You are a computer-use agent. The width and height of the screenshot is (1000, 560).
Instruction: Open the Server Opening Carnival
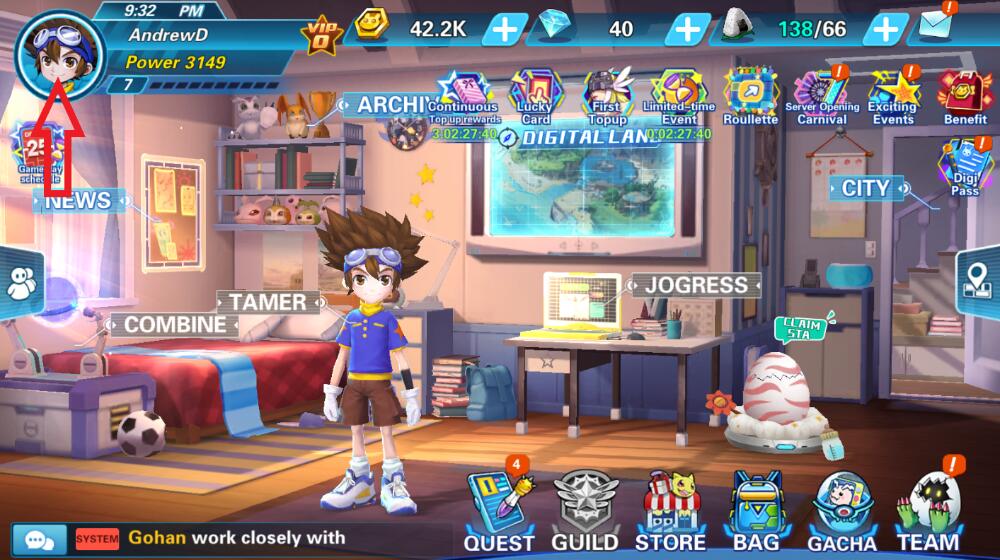[x=821, y=96]
